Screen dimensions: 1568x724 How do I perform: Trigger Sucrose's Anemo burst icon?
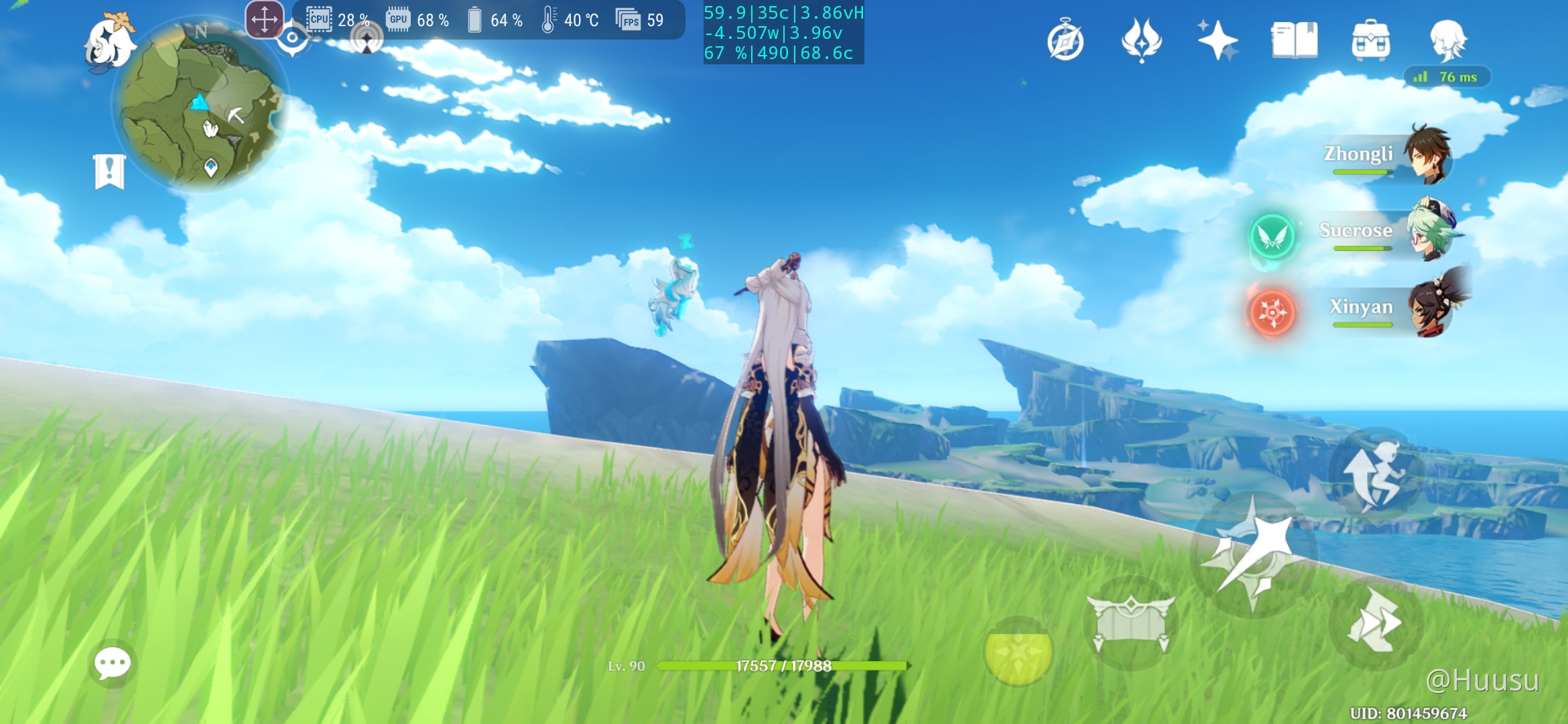pyautogui.click(x=1272, y=236)
